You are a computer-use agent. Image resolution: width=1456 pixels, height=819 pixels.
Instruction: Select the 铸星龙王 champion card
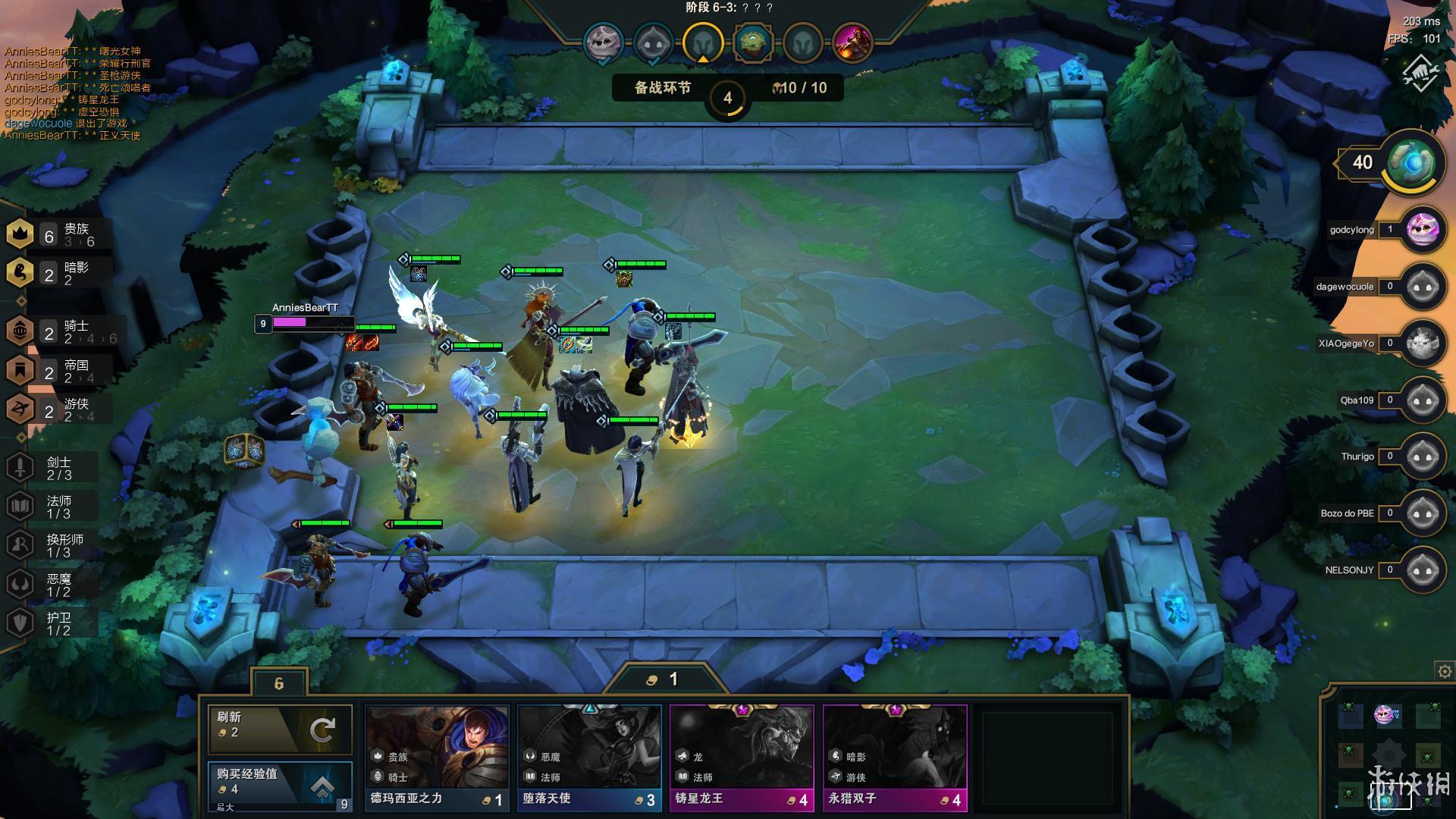tap(742, 757)
